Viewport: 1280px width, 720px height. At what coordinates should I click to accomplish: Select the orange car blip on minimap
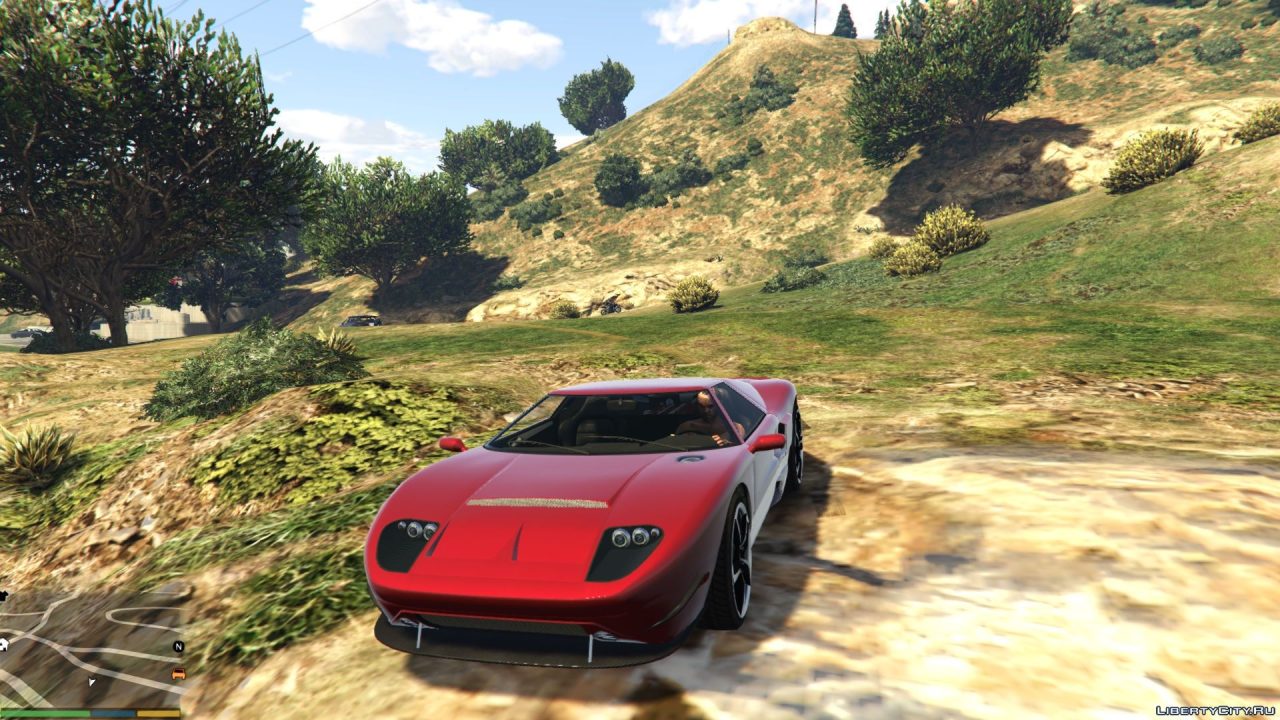click(178, 674)
